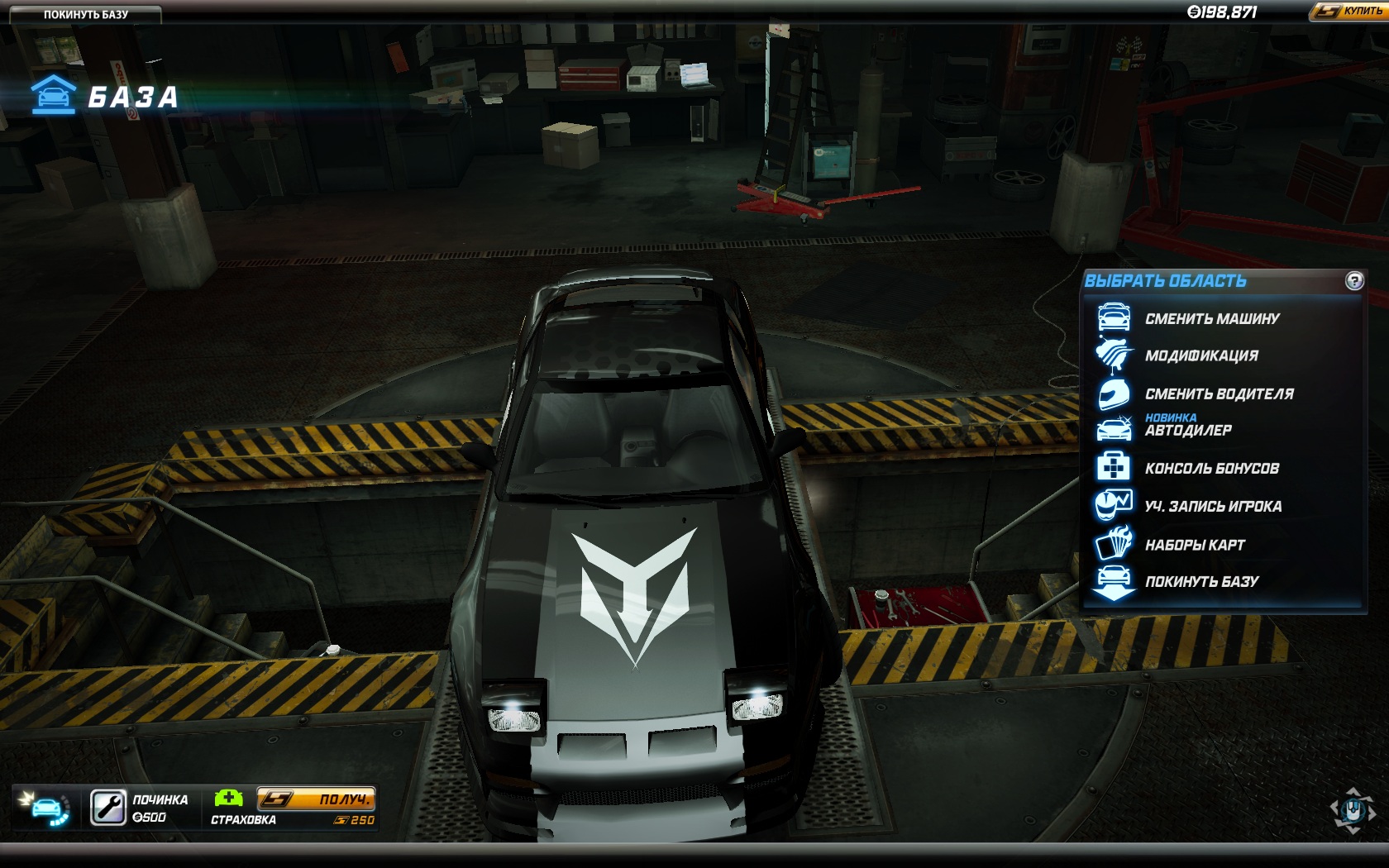The width and height of the screenshot is (1389, 868).
Task: Repair the car with Починка button
Action: click(x=108, y=808)
